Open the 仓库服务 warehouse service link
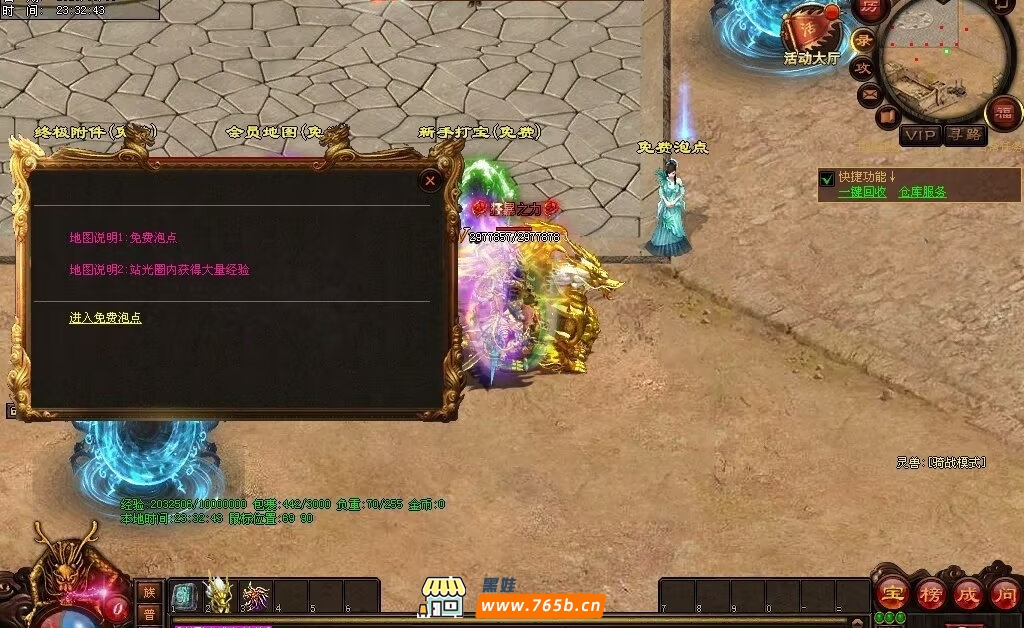This screenshot has height=628, width=1024. click(x=922, y=192)
